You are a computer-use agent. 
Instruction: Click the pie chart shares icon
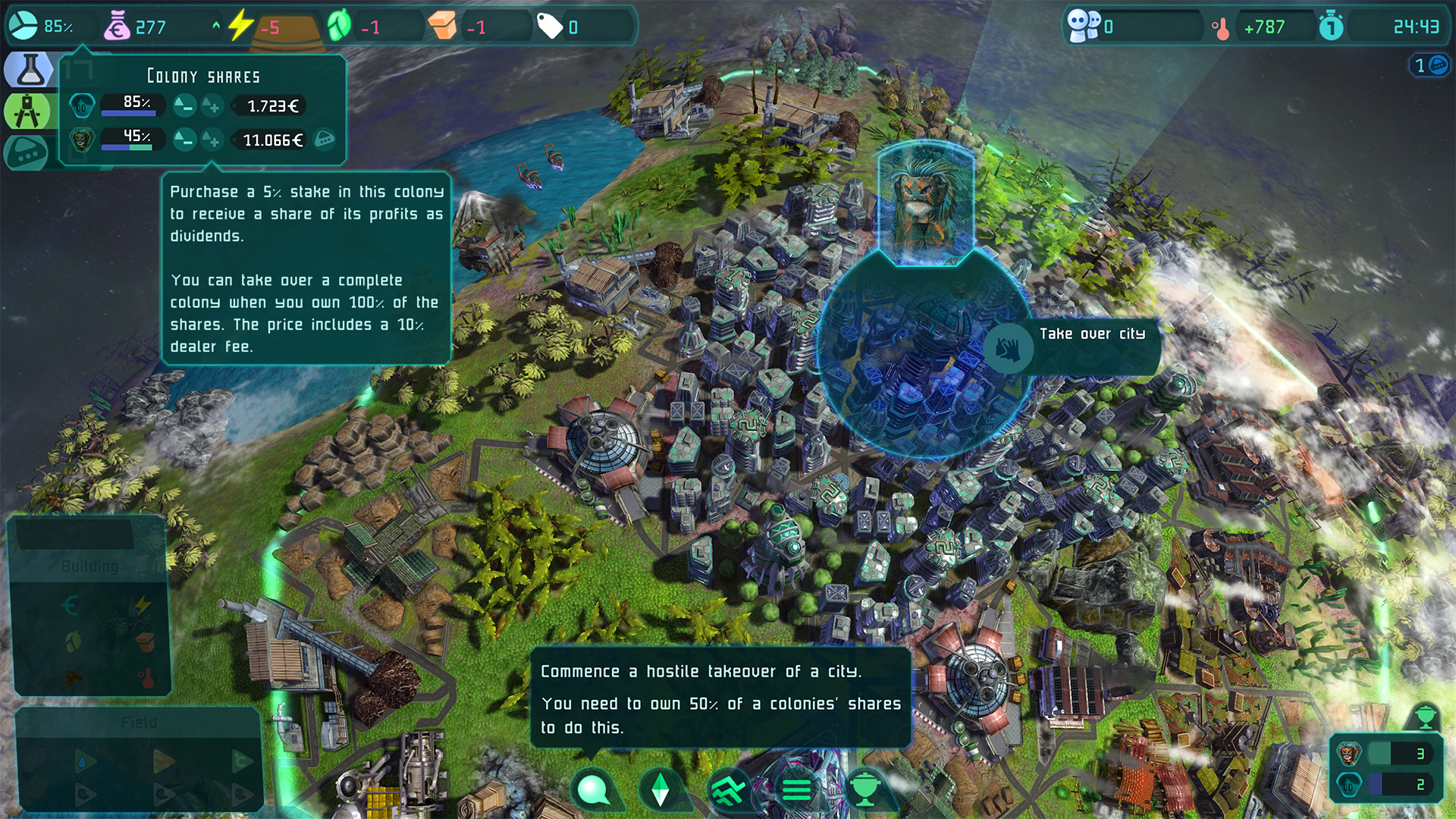click(x=23, y=26)
